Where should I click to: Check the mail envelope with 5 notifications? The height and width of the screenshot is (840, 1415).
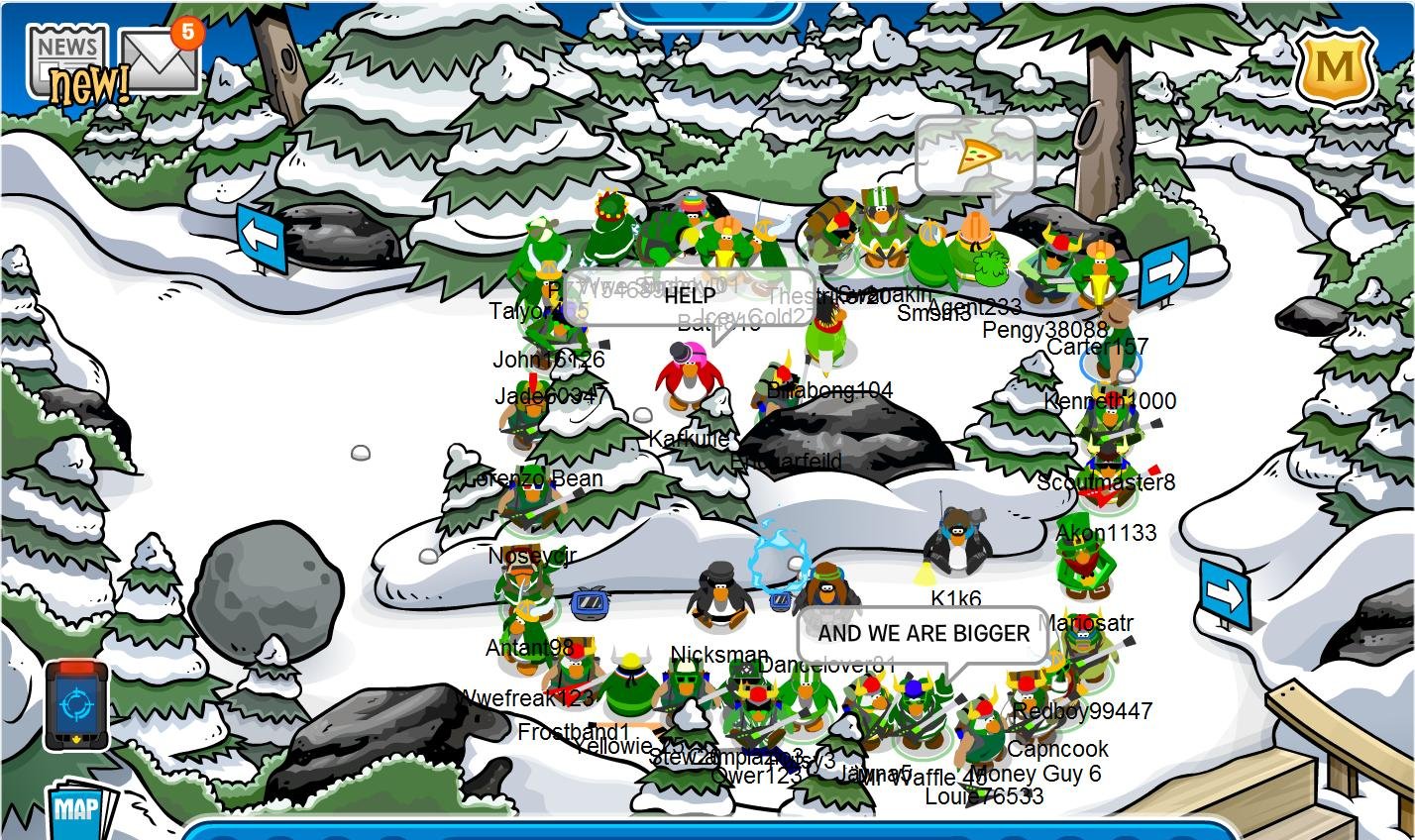point(159,61)
